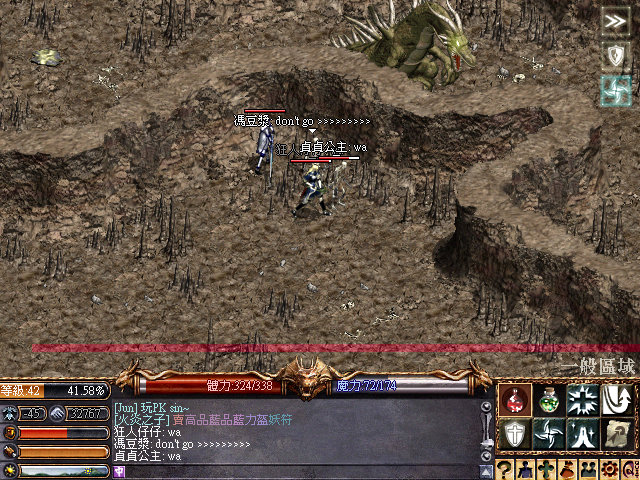This screenshot has width=640, height=480.
Task: Activate the praying hands skill
Action: 582,434
